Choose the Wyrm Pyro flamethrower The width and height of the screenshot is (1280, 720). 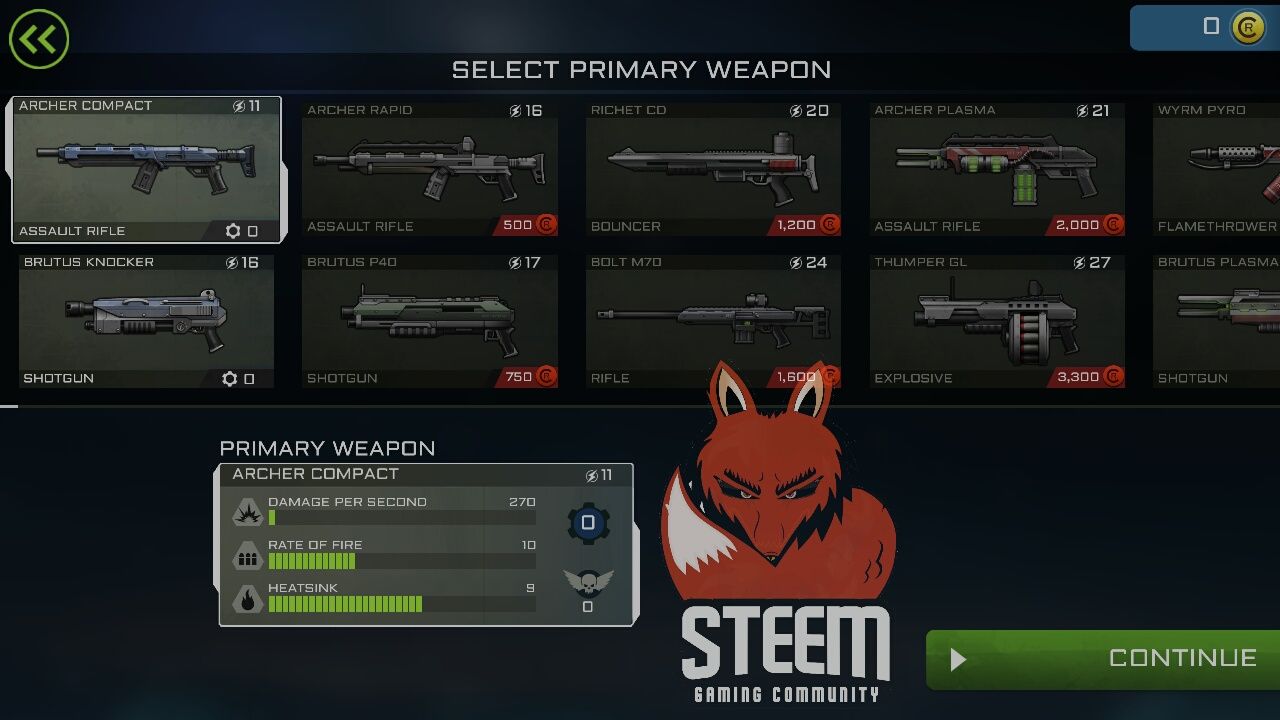click(x=1217, y=168)
